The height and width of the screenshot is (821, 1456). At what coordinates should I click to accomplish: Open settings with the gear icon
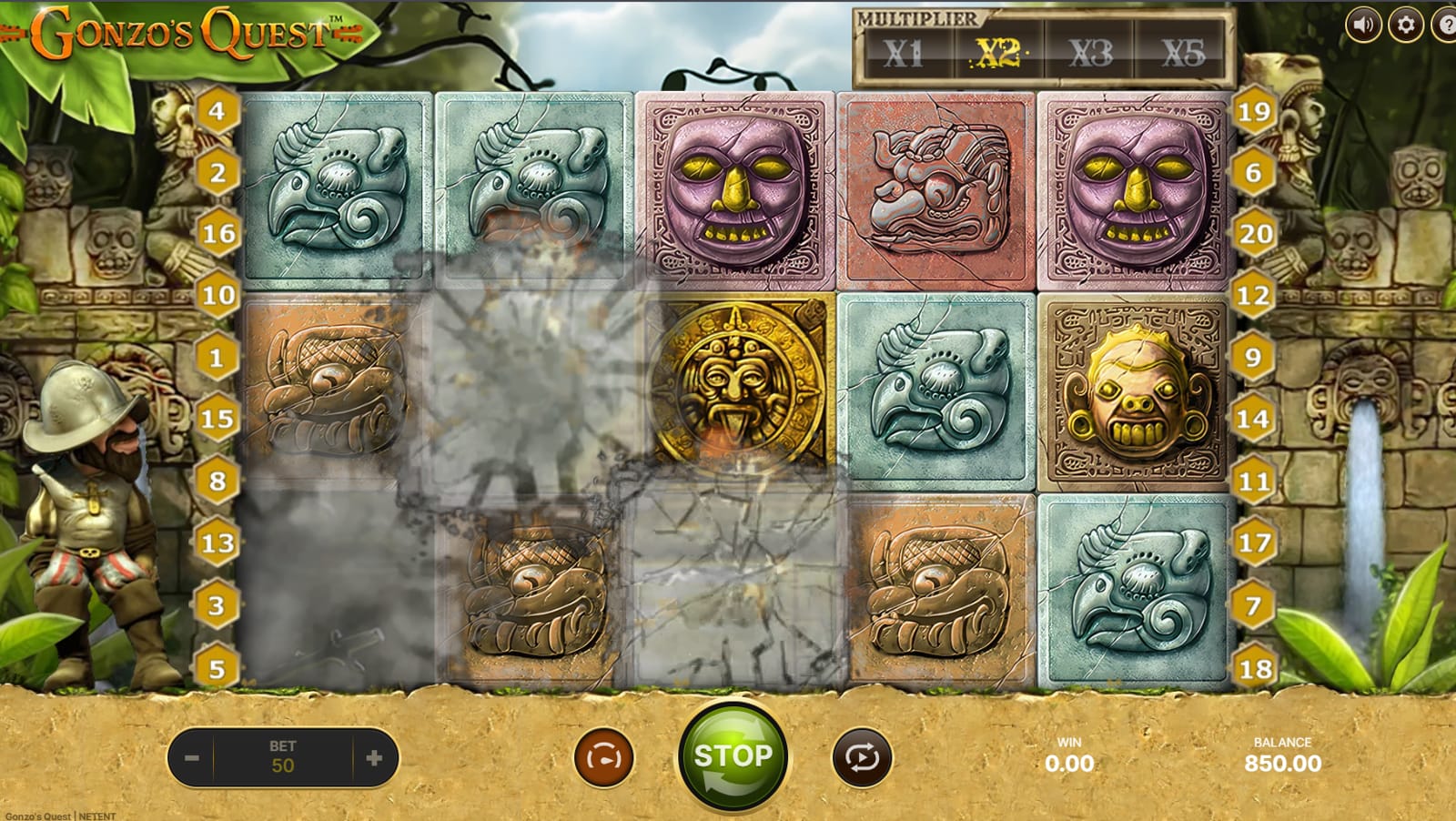pyautogui.click(x=1406, y=25)
